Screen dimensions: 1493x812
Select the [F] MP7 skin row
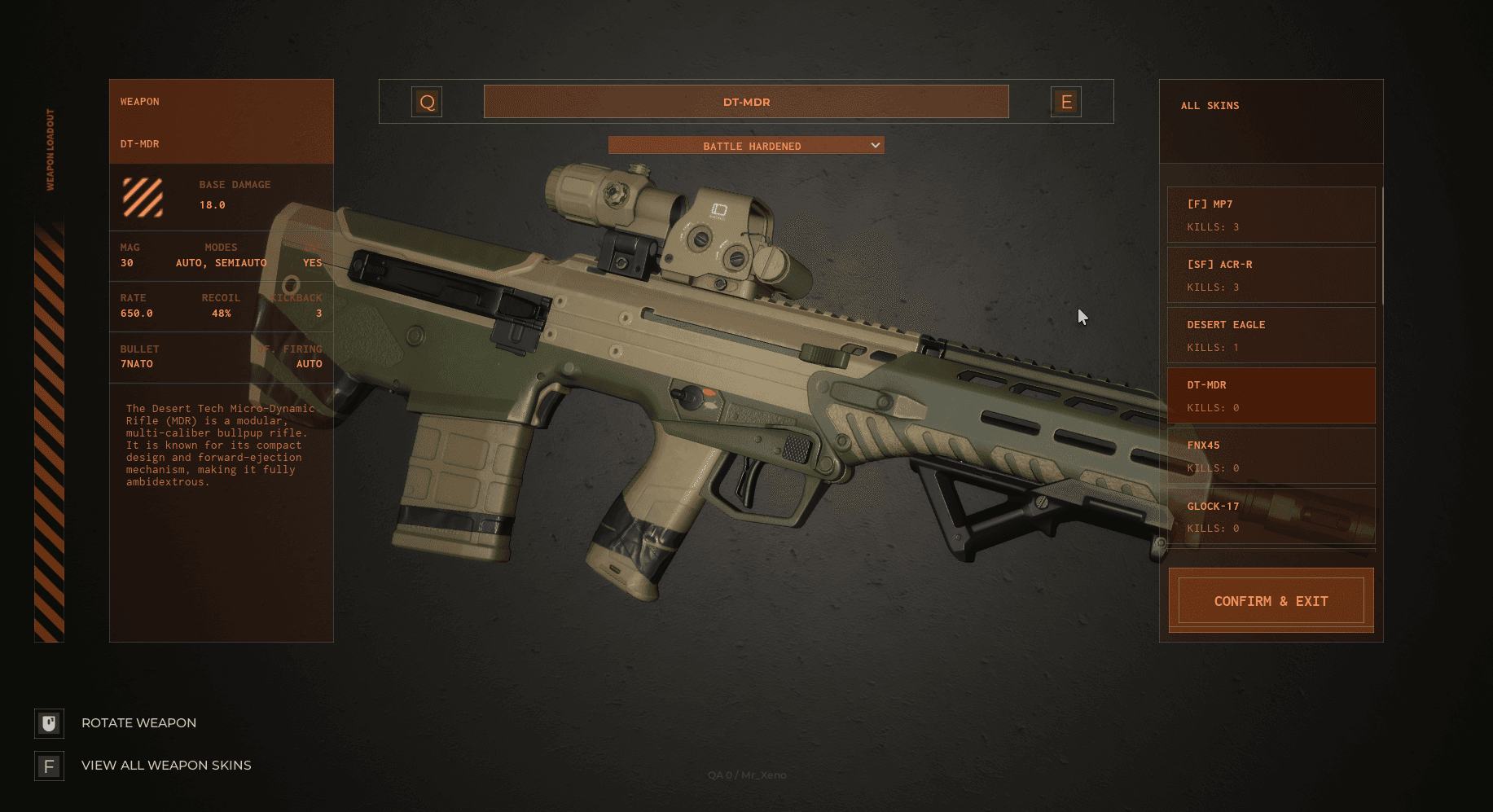click(x=1271, y=215)
